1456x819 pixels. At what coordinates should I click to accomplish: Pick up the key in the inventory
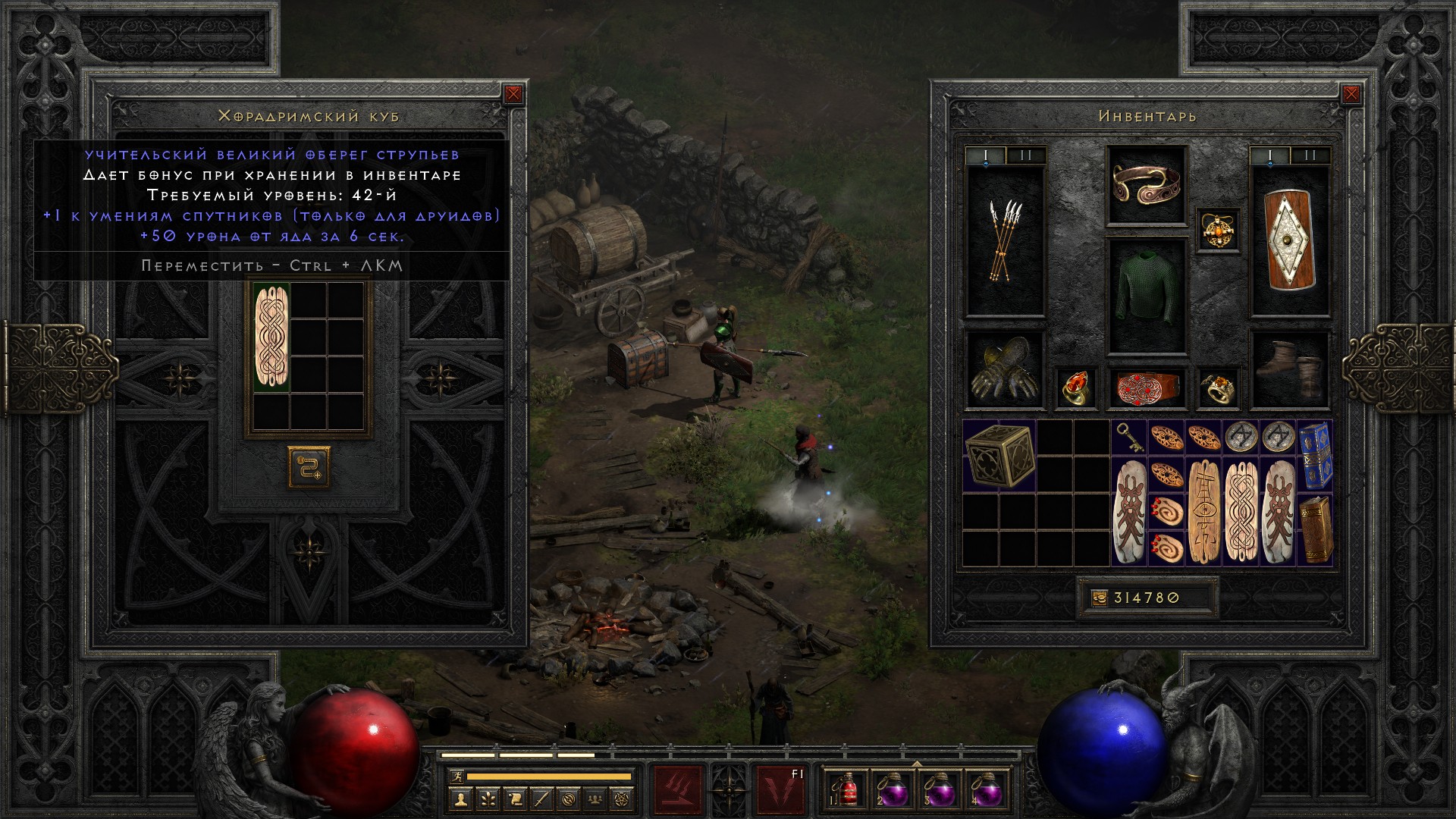point(1129,437)
